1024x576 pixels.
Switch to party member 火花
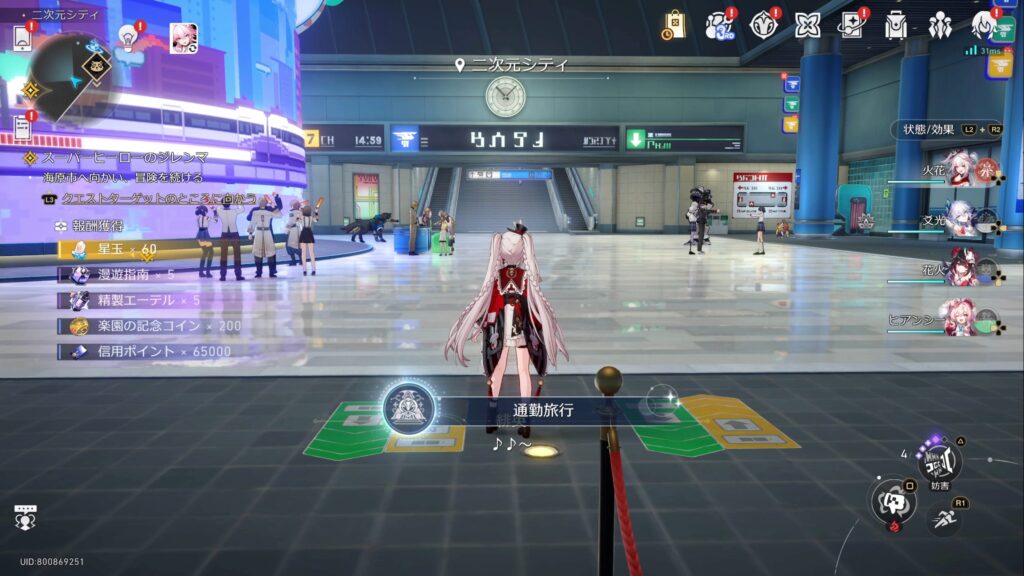pyautogui.click(x=960, y=171)
